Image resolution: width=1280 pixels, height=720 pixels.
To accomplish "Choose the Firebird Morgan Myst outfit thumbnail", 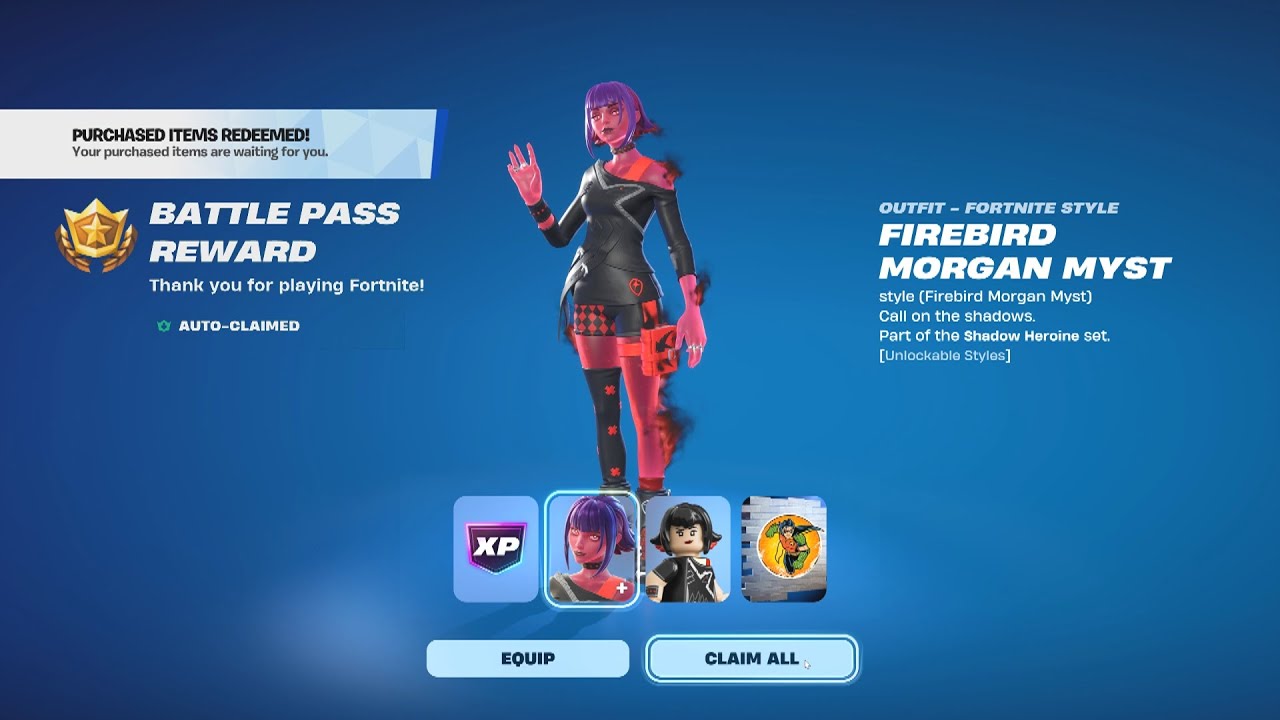I will tap(592, 550).
